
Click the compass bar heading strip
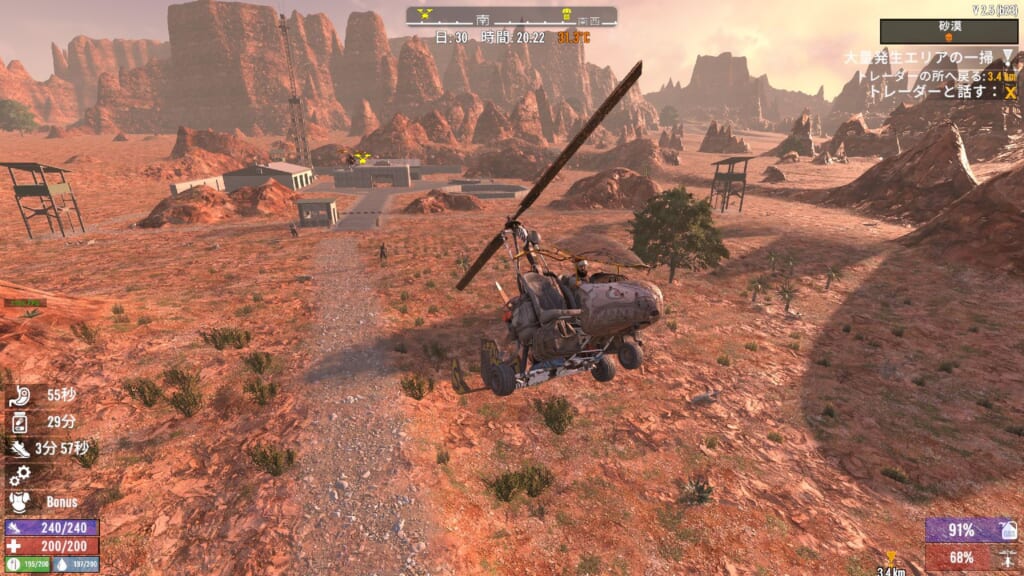tap(511, 17)
